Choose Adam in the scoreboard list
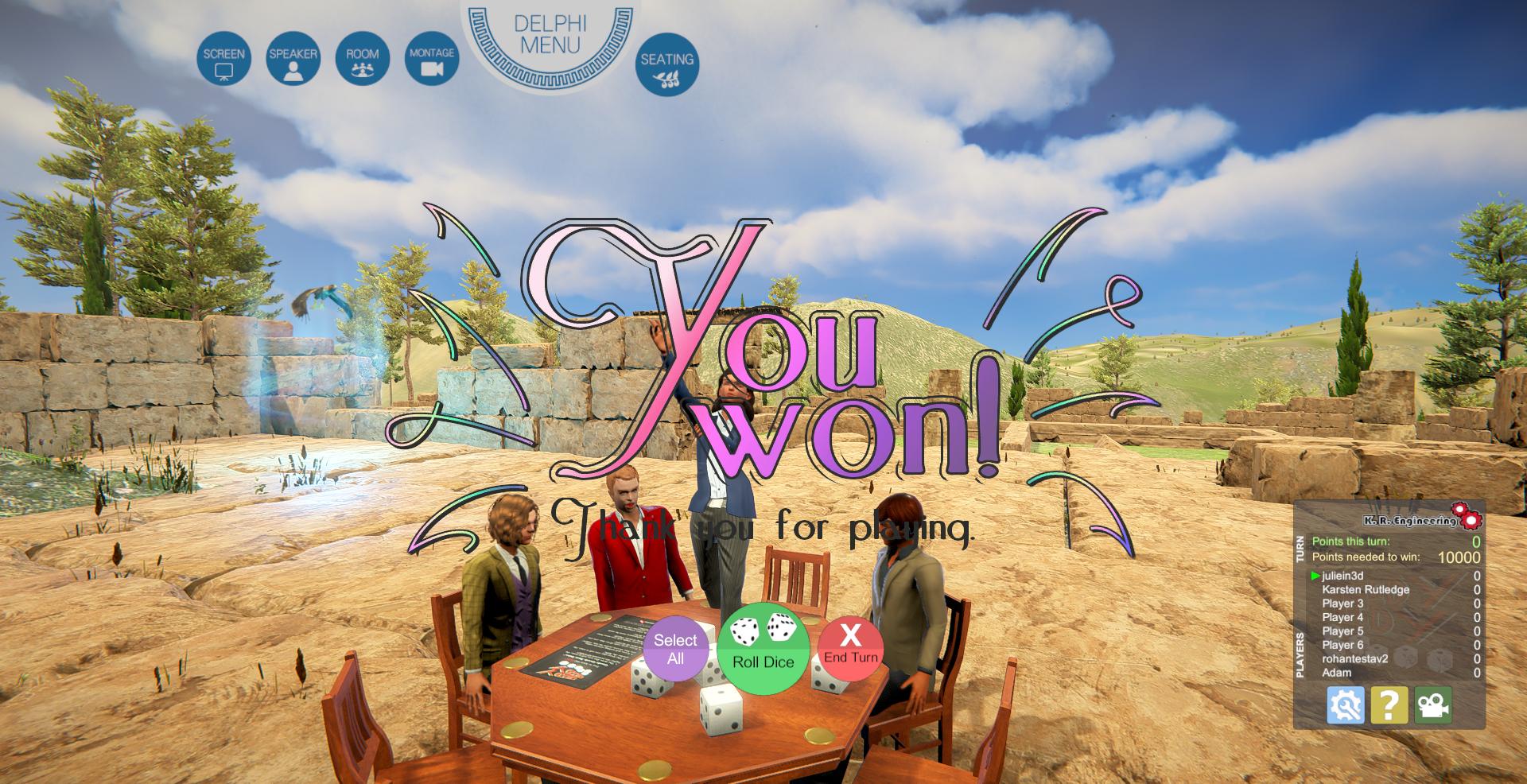This screenshot has width=1527, height=784. [x=1336, y=673]
